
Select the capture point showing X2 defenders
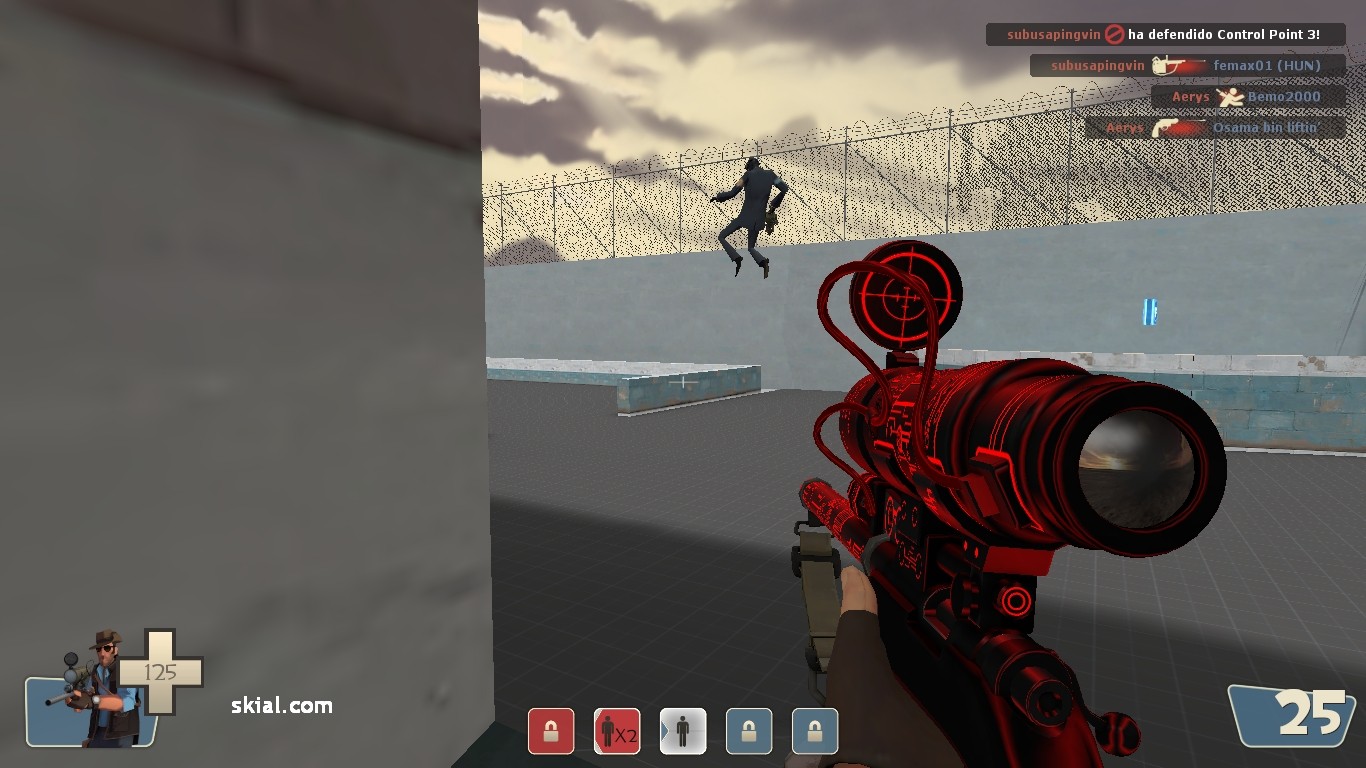[x=617, y=731]
